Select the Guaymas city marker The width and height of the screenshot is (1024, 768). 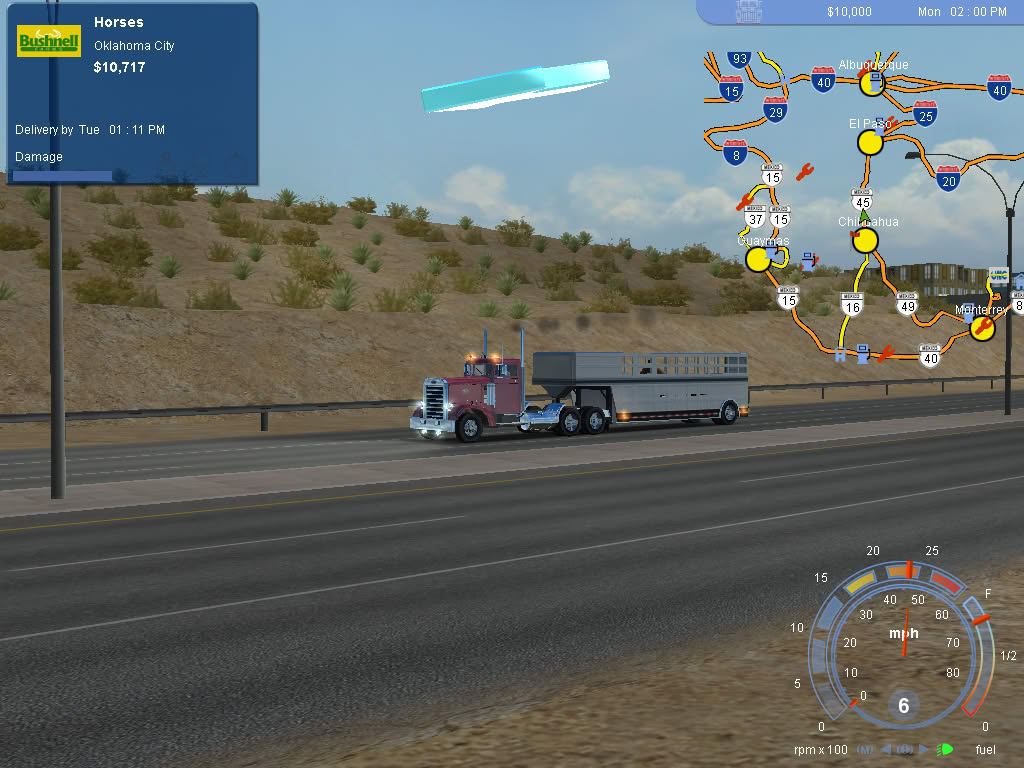[759, 260]
